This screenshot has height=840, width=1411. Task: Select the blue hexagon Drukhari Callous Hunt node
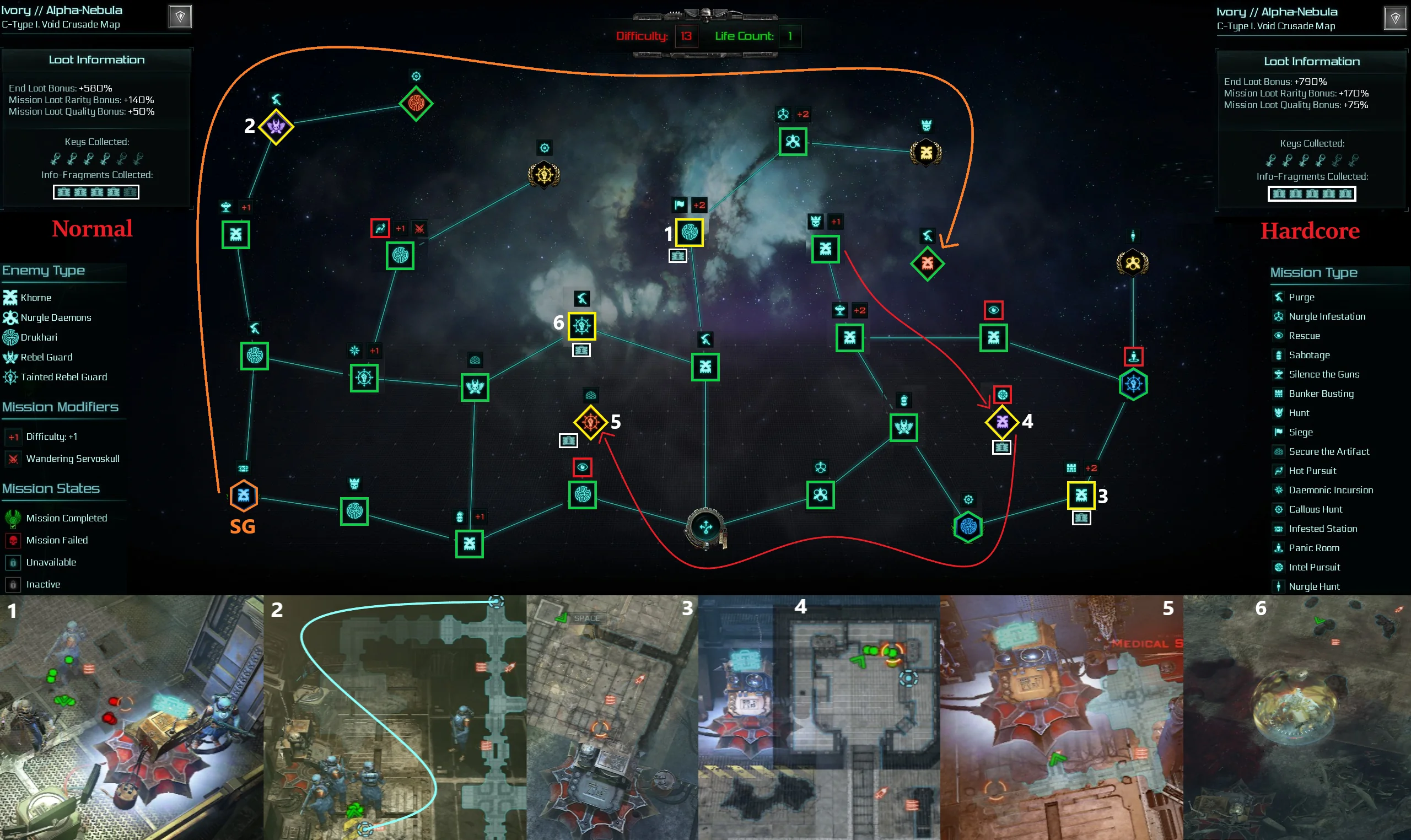click(968, 527)
